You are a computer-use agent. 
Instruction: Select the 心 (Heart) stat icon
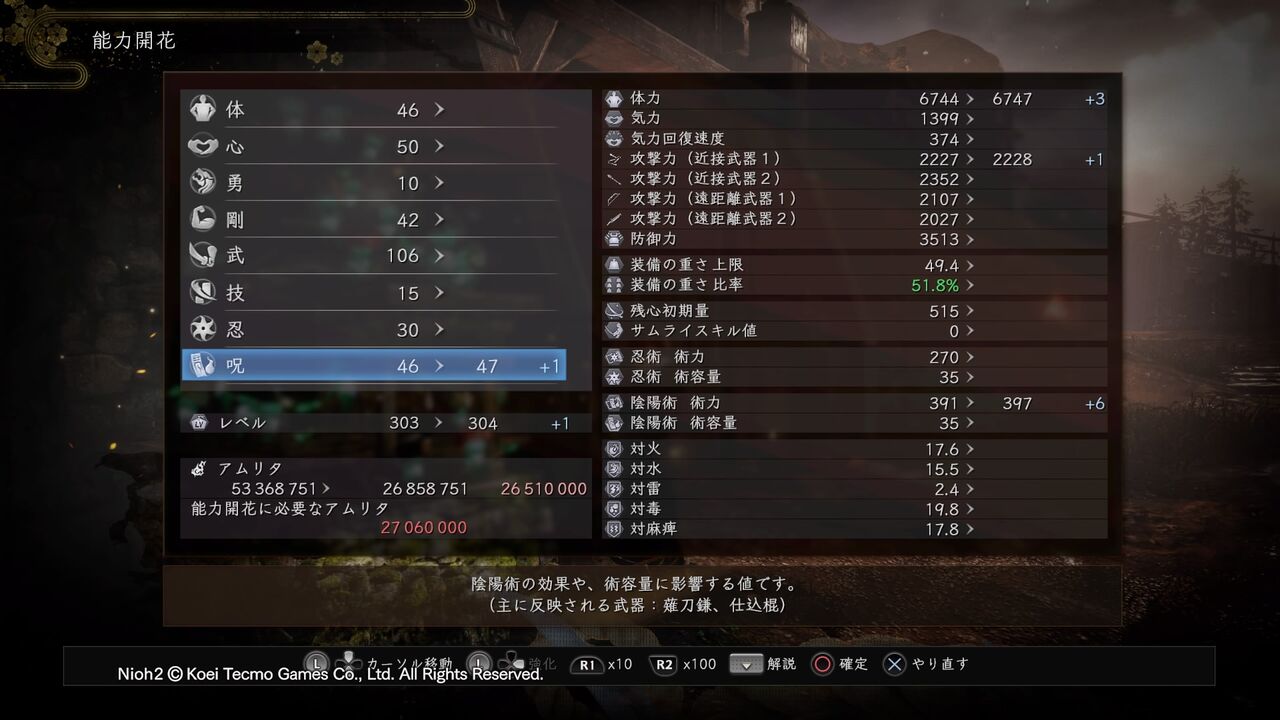203,146
